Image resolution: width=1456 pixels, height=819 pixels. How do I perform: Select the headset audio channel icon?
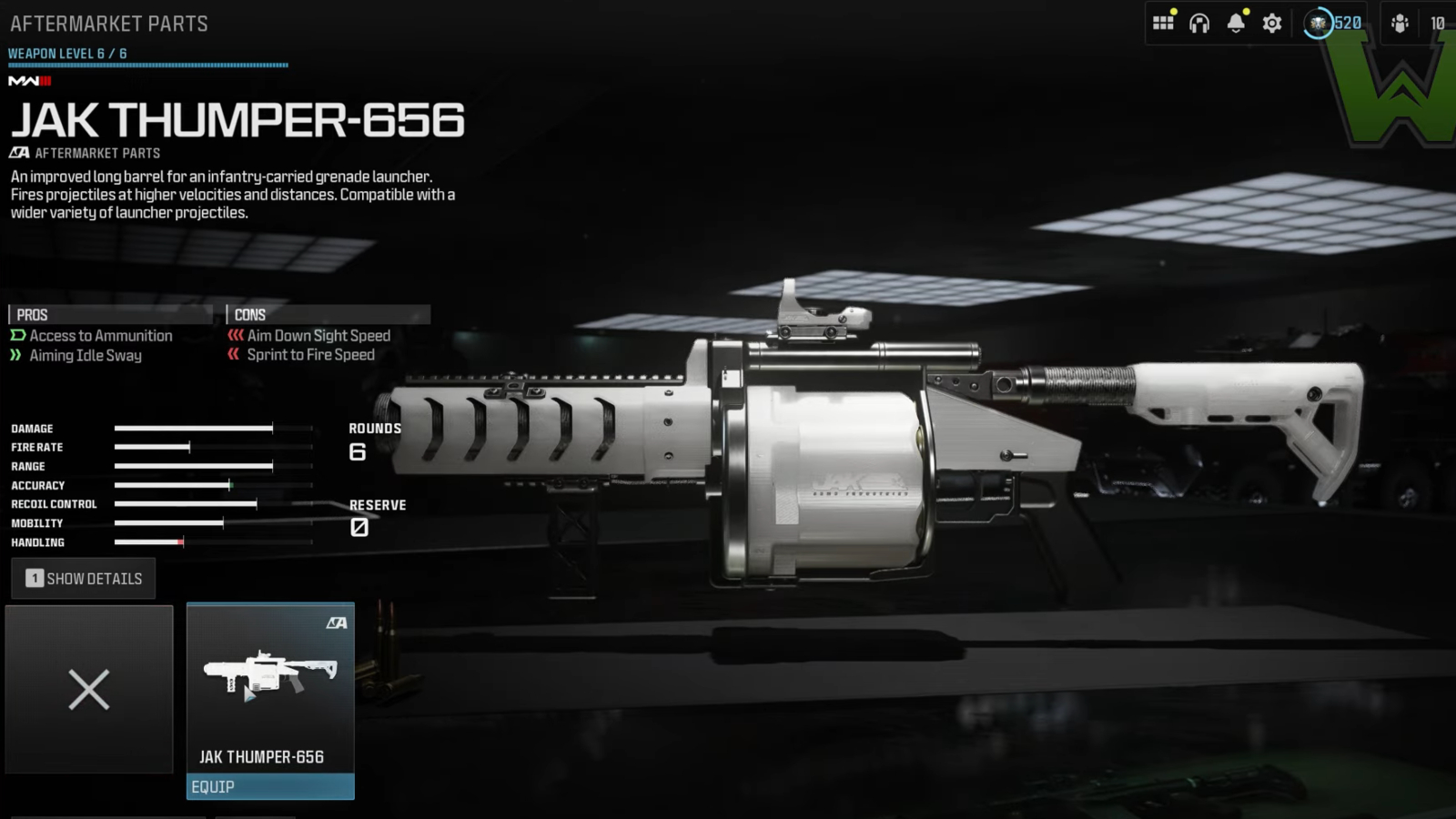click(1199, 22)
